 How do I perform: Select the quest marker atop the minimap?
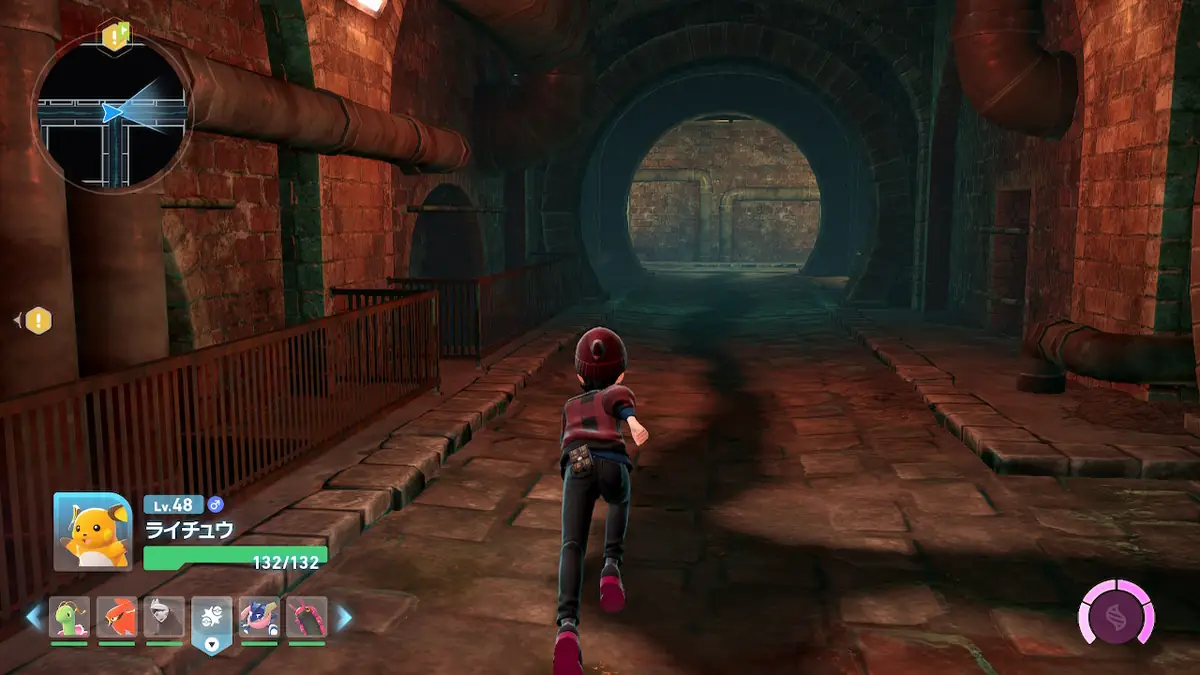[113, 37]
